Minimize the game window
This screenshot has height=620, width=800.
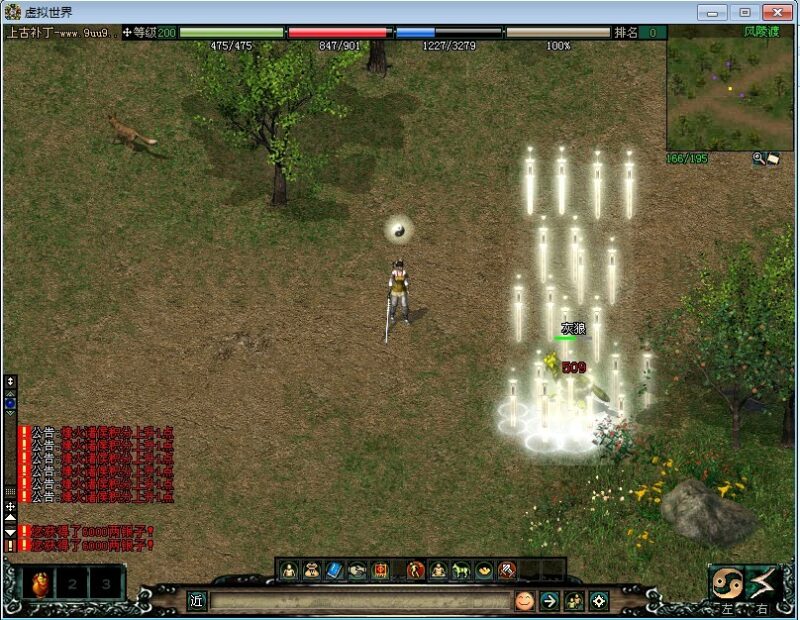pos(711,12)
